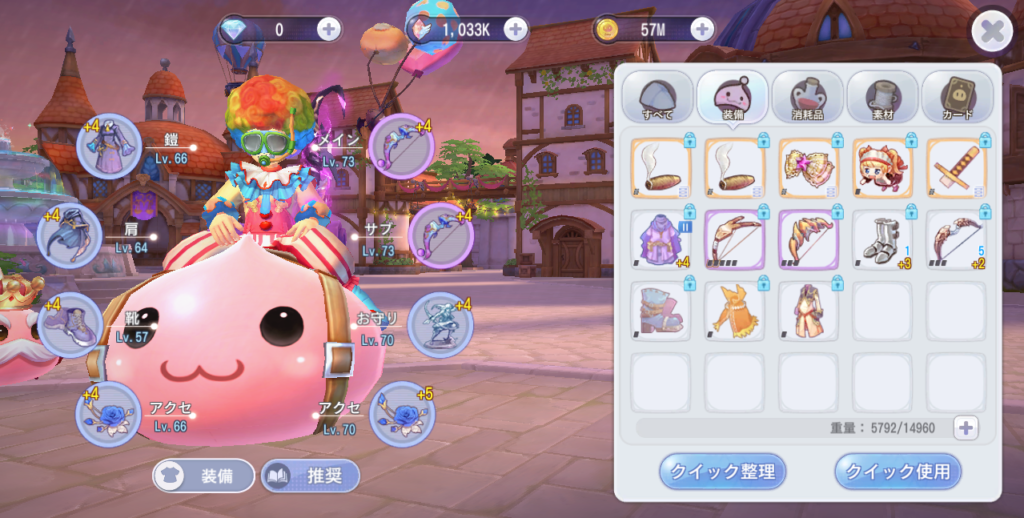Image resolution: width=1024 pixels, height=518 pixels.
Task: Switch to the すべて (All) tab
Action: 658,97
